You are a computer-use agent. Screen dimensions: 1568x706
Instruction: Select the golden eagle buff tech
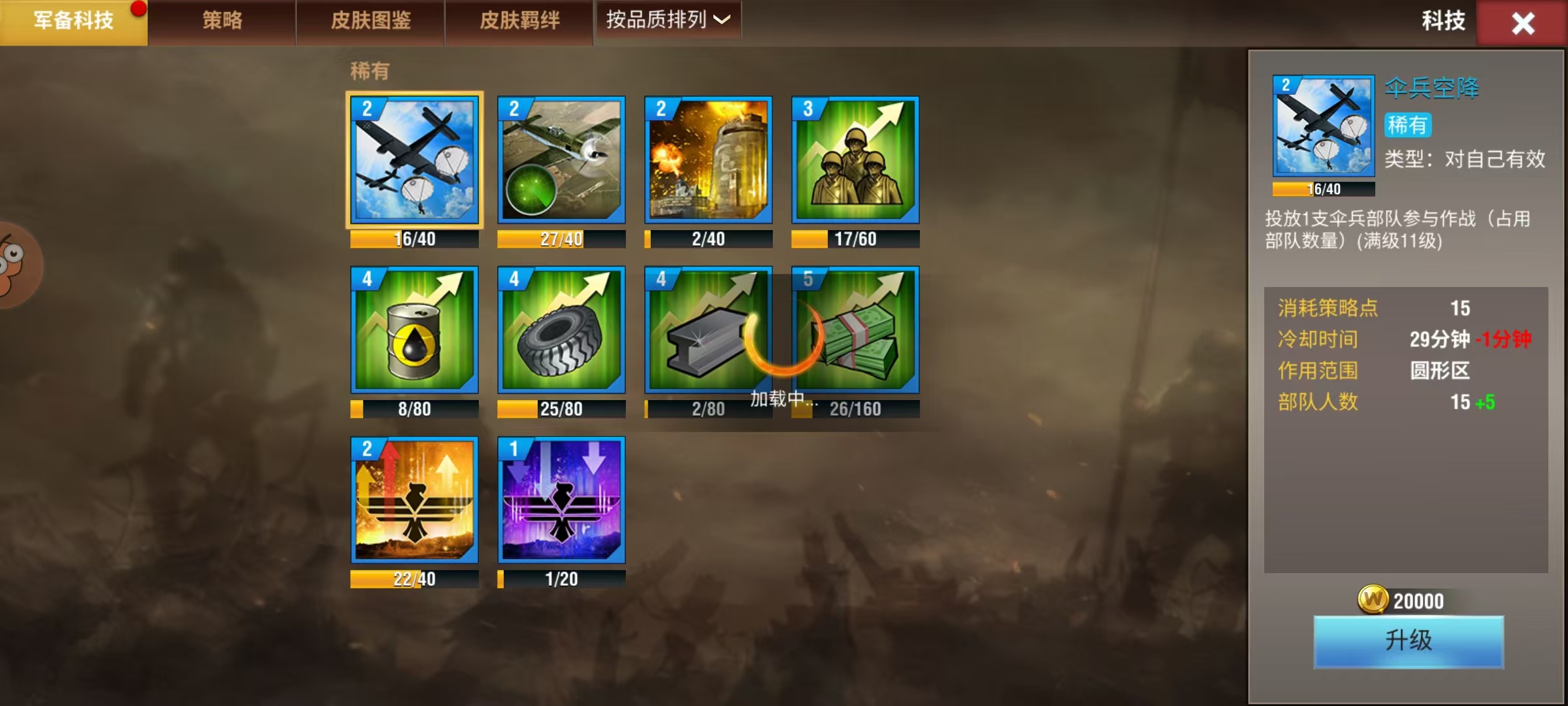pyautogui.click(x=414, y=501)
